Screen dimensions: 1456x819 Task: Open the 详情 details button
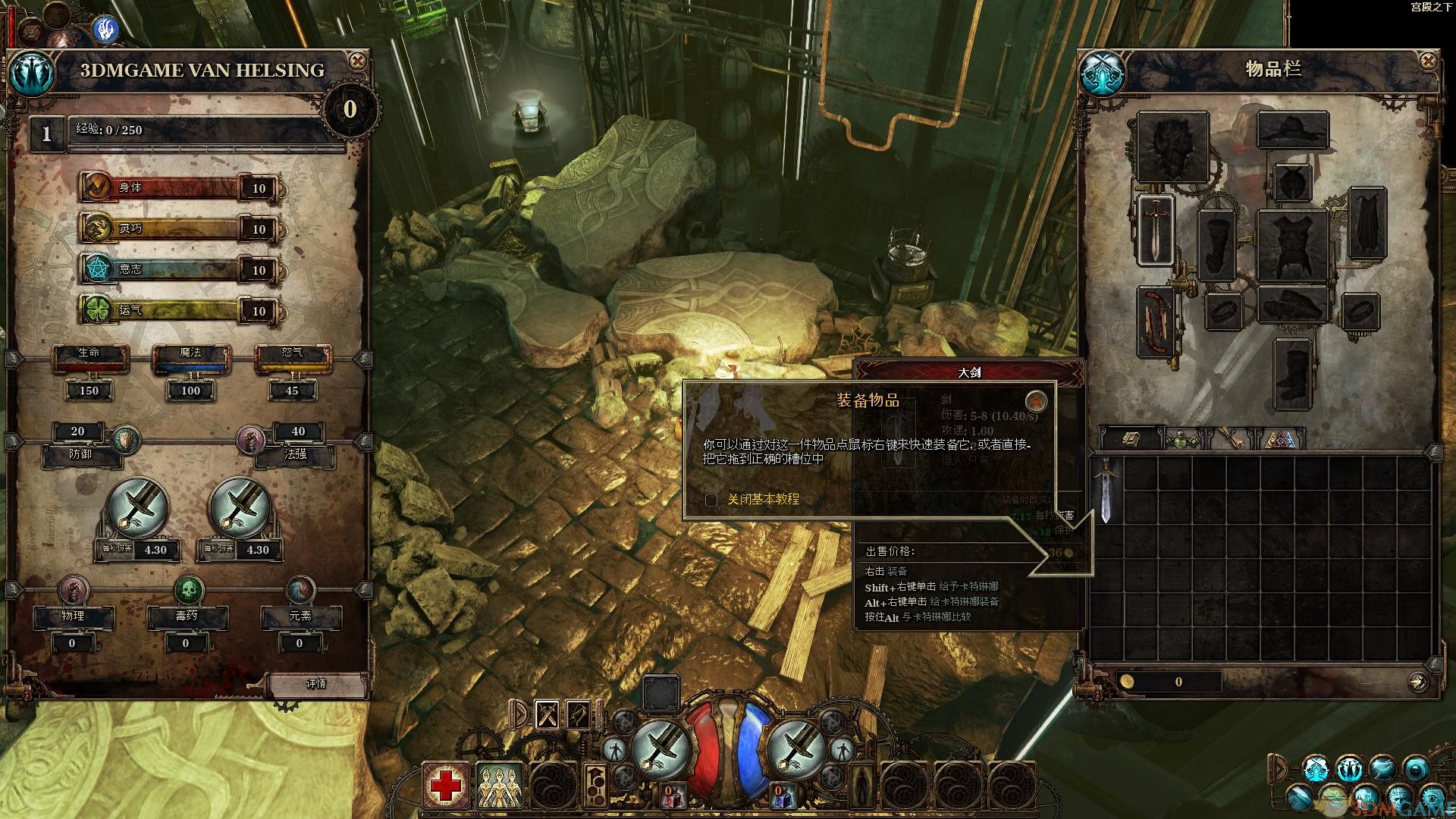click(315, 683)
